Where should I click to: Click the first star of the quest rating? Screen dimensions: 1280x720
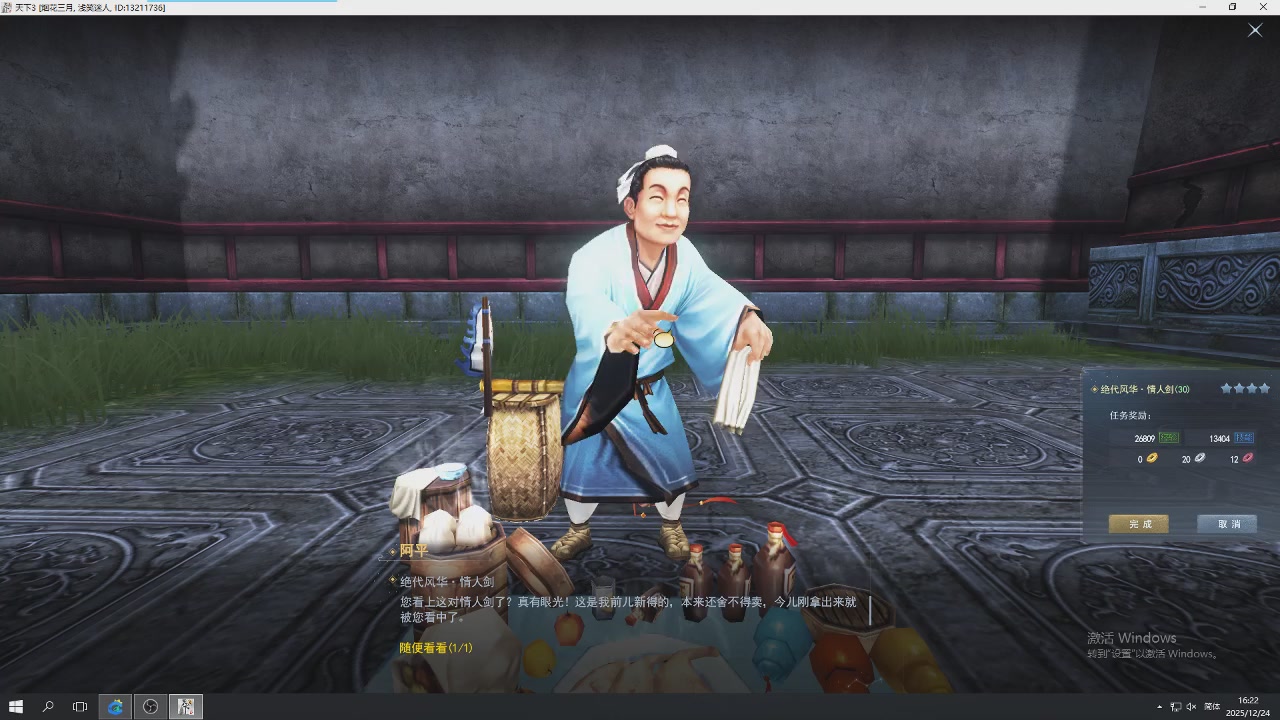(x=1226, y=388)
